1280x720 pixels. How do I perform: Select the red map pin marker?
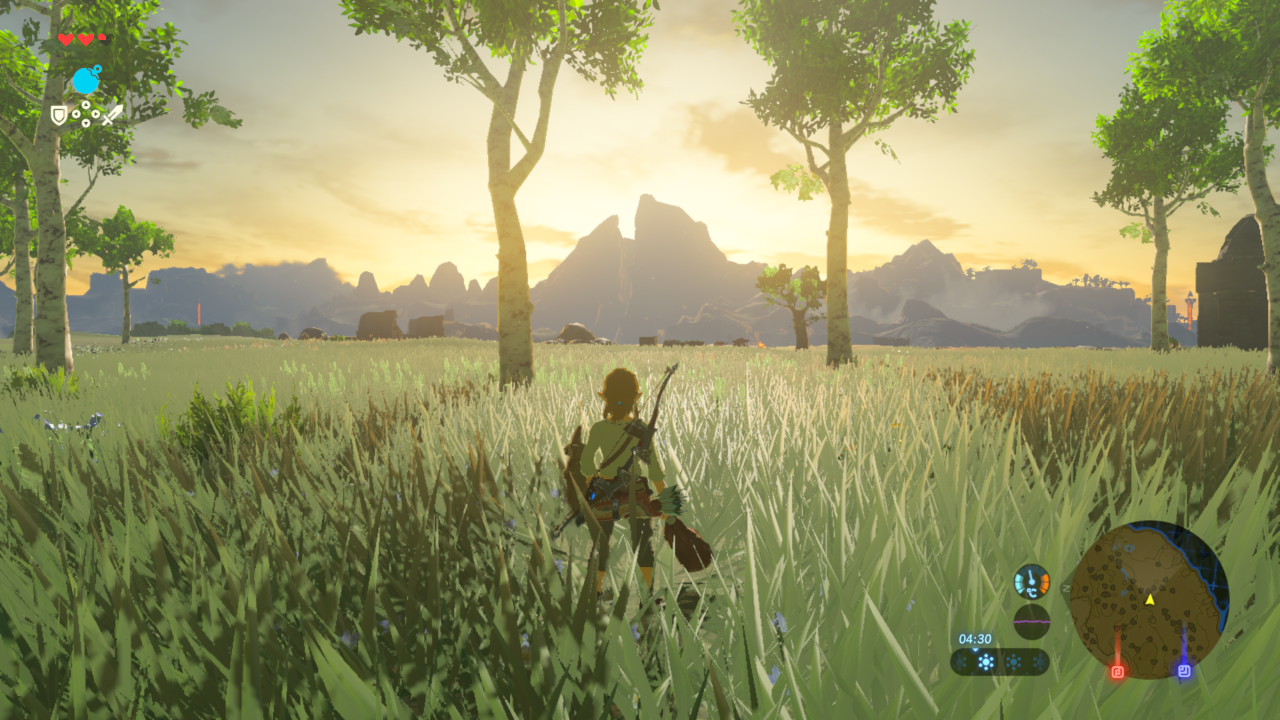pyautogui.click(x=1118, y=671)
